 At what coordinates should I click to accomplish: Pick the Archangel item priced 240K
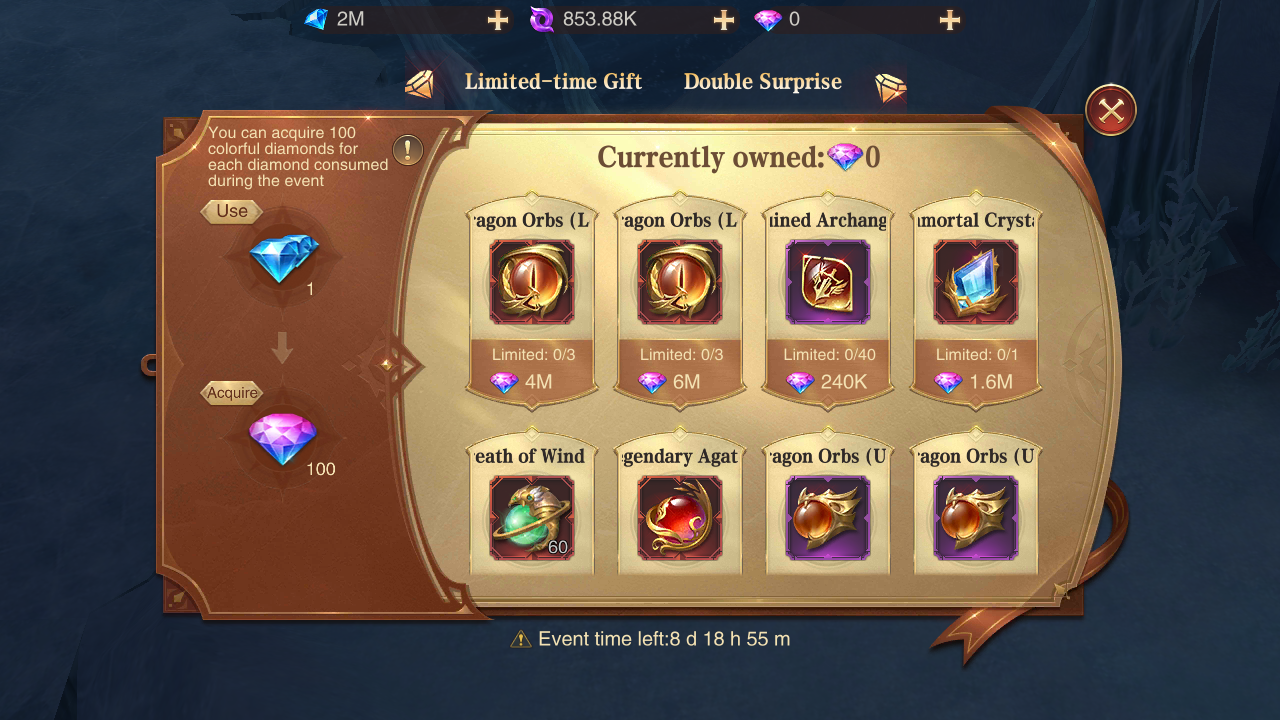(828, 300)
